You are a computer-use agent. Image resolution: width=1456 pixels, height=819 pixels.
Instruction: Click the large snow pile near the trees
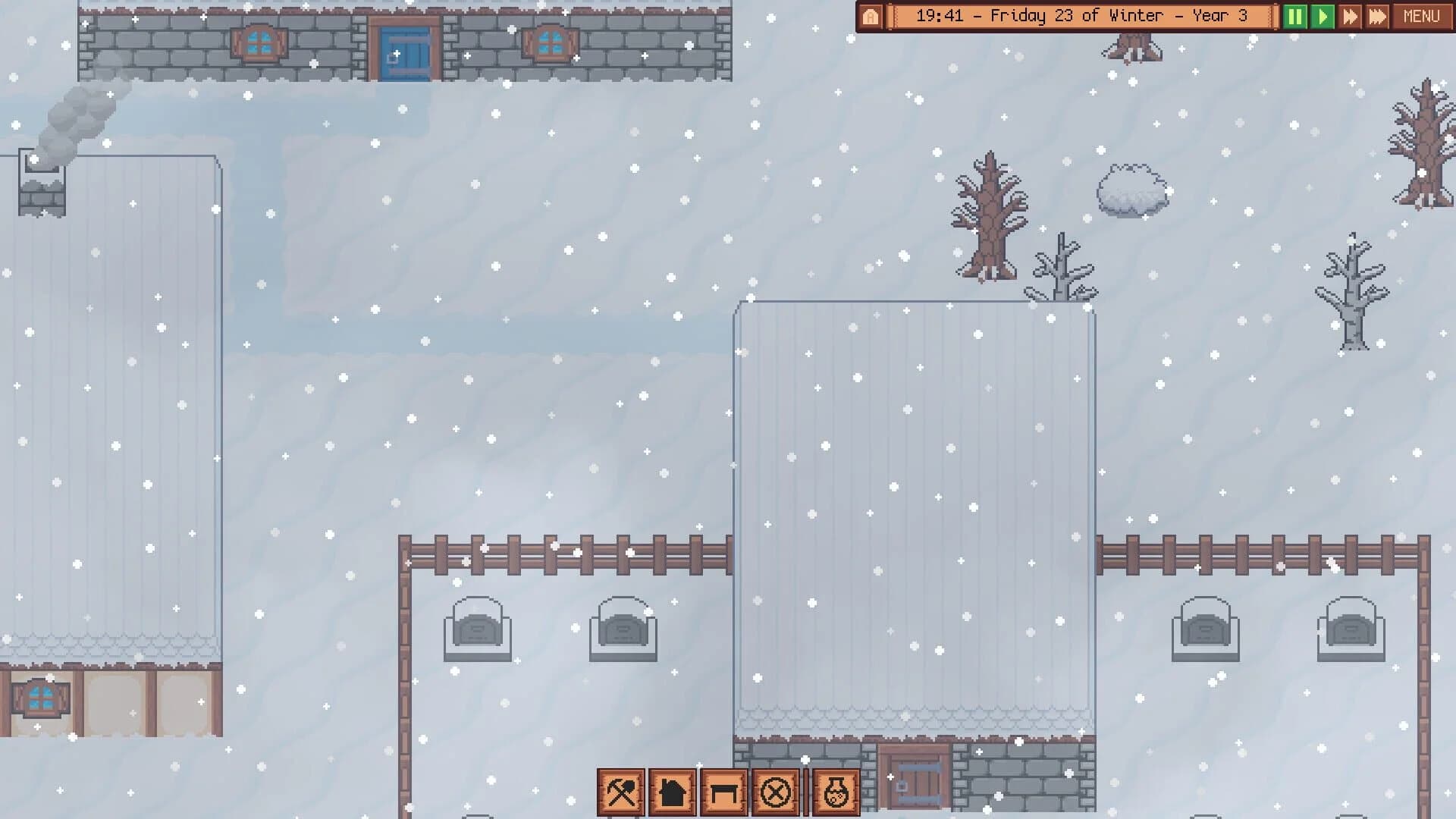pos(1130,191)
